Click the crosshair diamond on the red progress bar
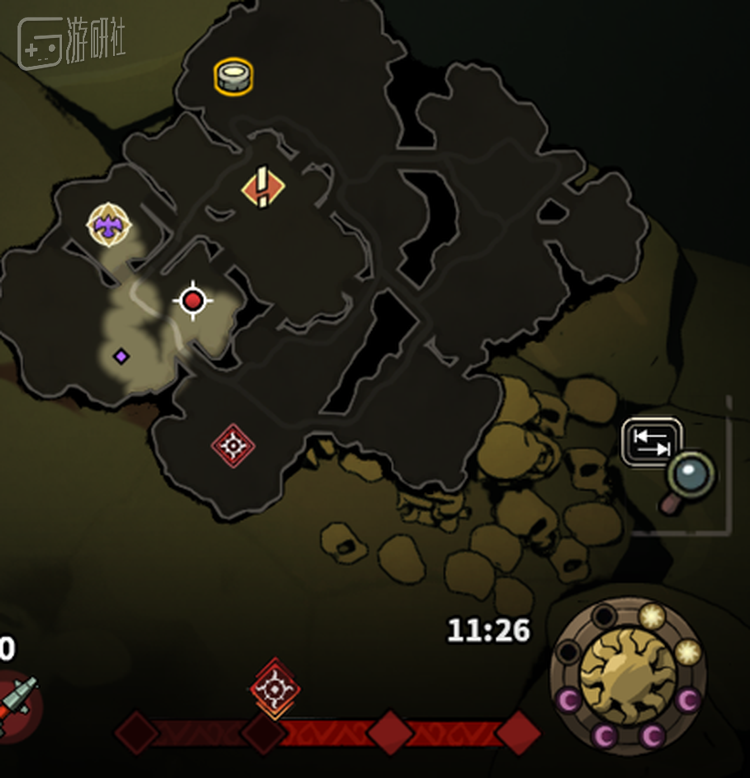750x778 pixels. tap(274, 688)
